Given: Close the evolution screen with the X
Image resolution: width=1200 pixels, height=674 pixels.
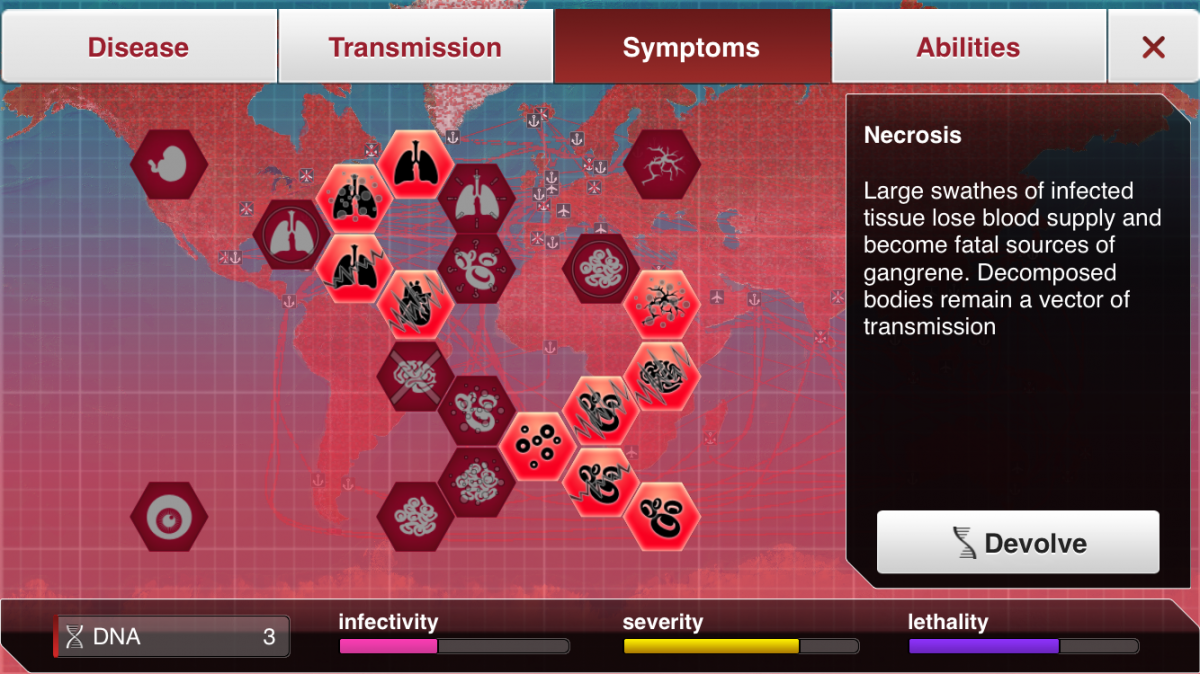Looking at the screenshot, I should coord(1153,47).
